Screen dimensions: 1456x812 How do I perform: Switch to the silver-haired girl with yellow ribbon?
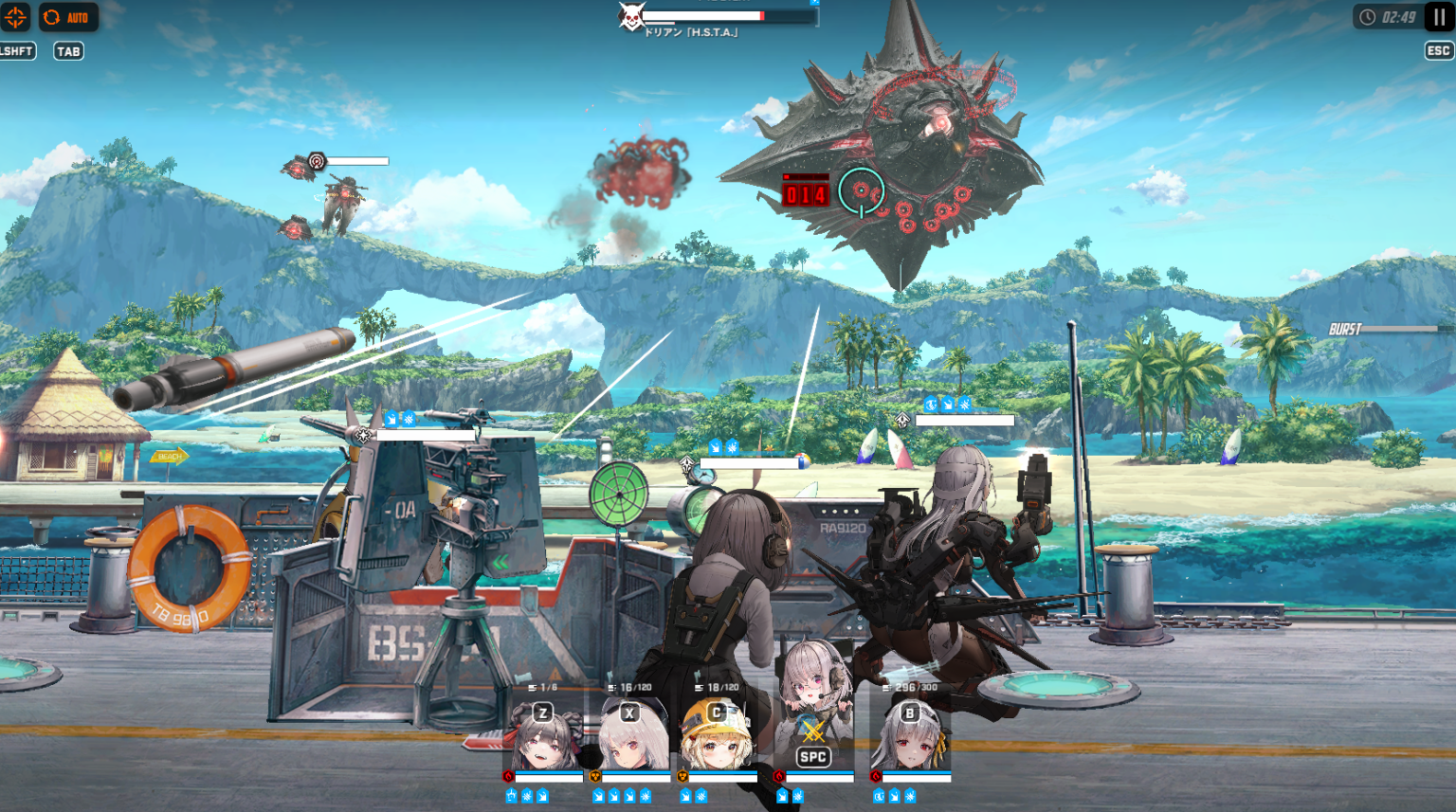click(x=910, y=737)
